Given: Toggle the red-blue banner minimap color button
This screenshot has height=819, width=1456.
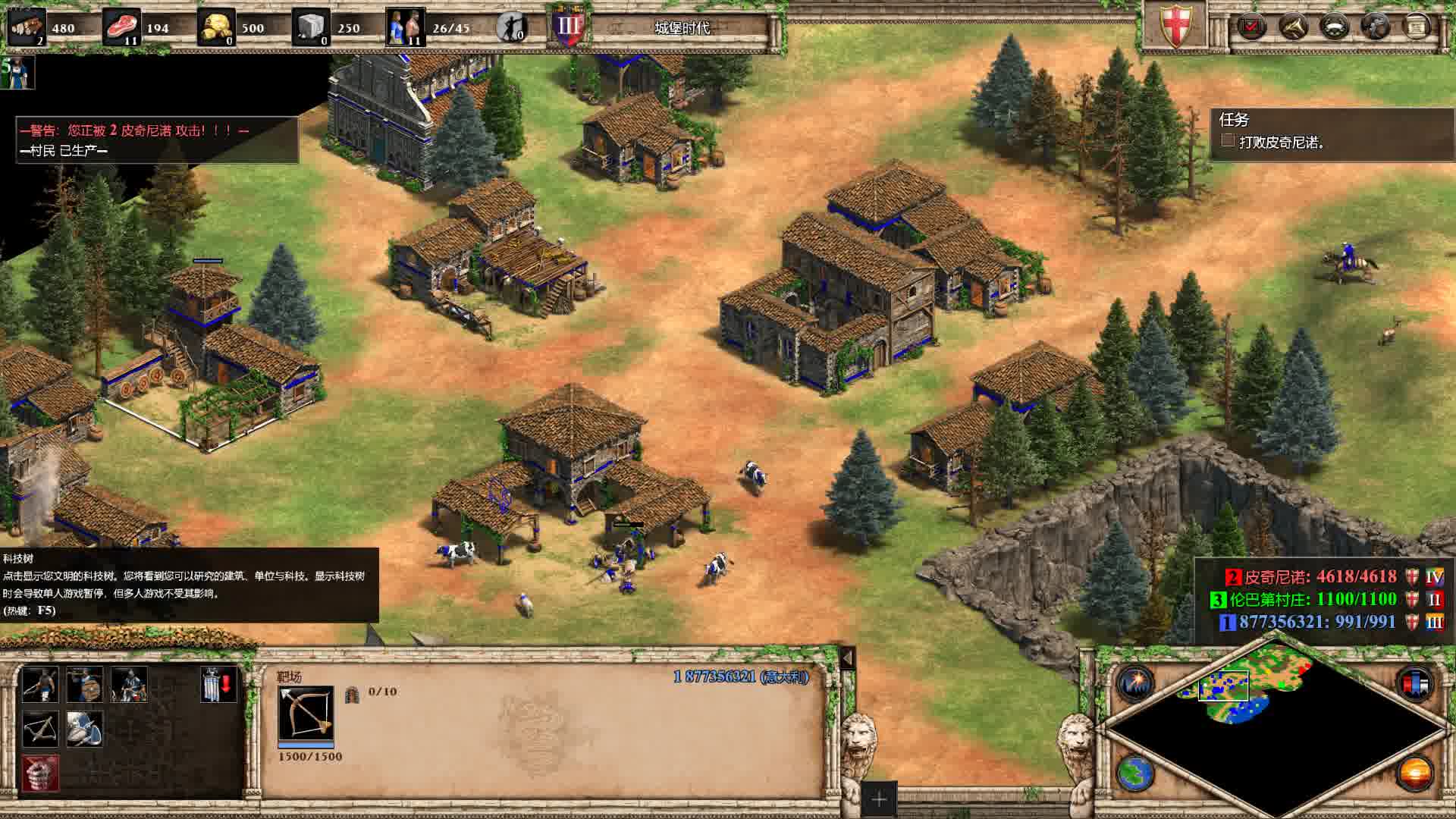Looking at the screenshot, I should tap(1414, 682).
